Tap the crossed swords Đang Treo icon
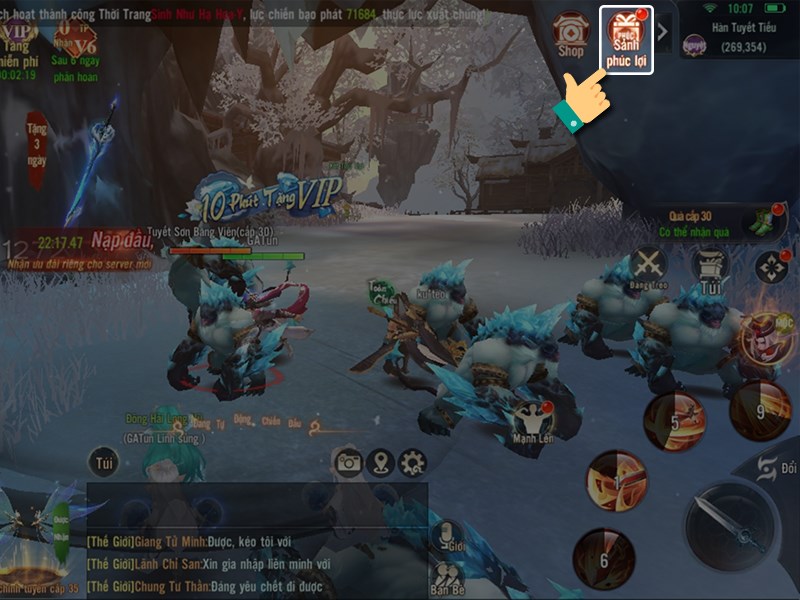Image resolution: width=800 pixels, height=600 pixels. (650, 268)
